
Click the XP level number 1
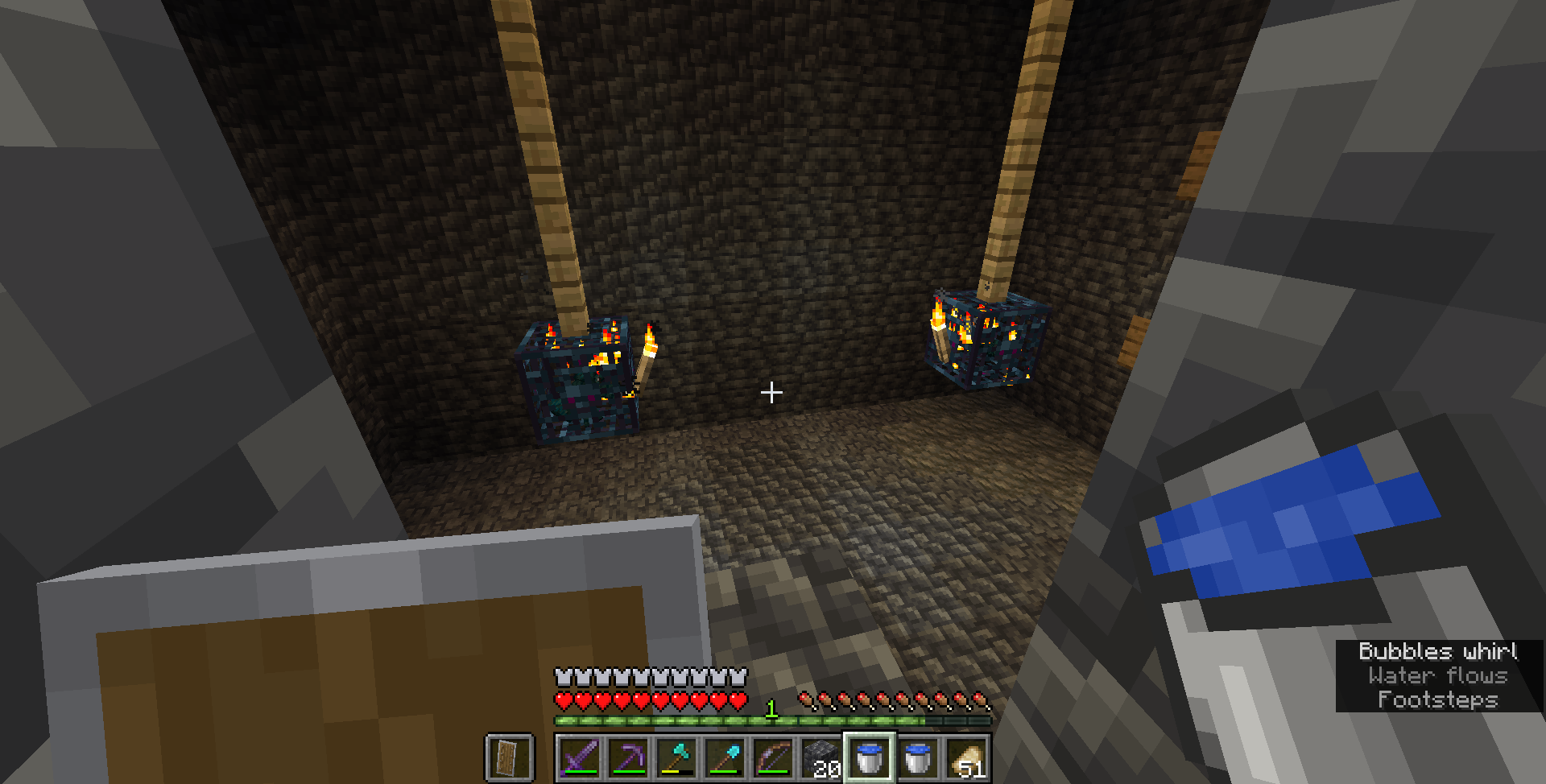771,709
